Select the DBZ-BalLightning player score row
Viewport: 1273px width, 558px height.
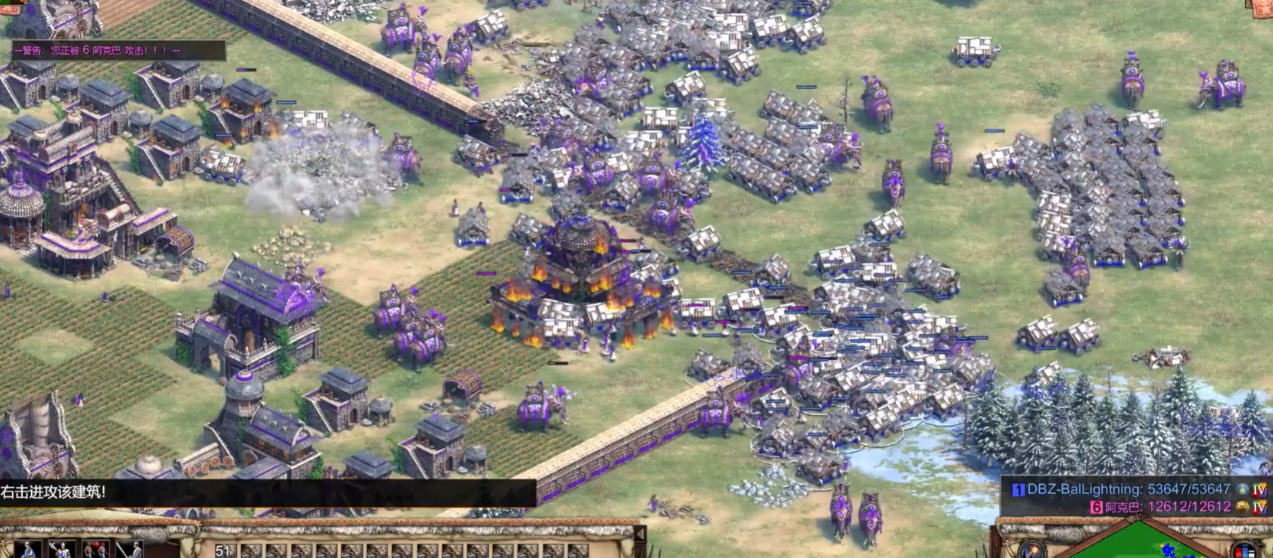(x=1130, y=490)
